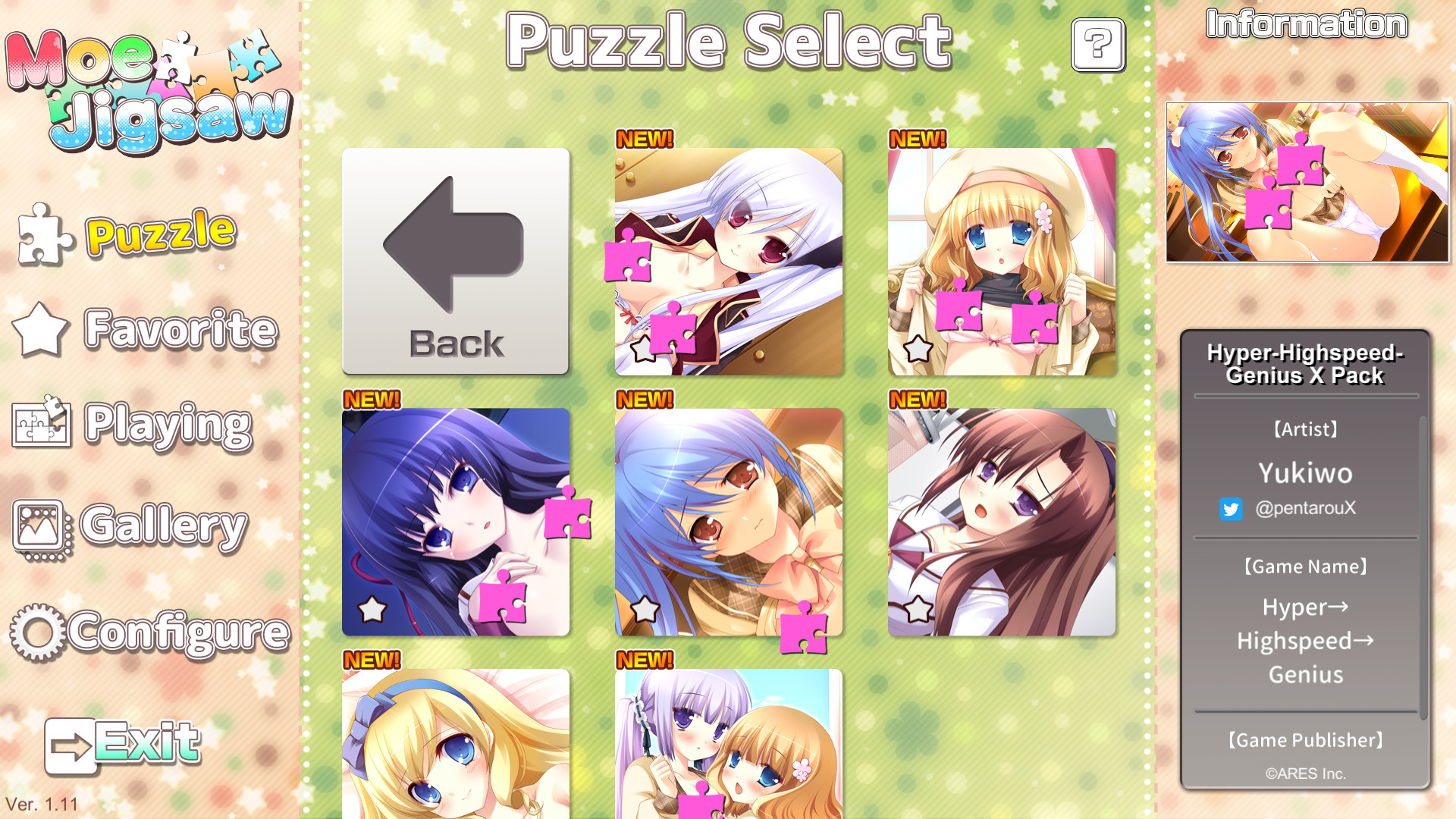Toggle favorite on the purple-haired girl puzzle

tap(371, 607)
